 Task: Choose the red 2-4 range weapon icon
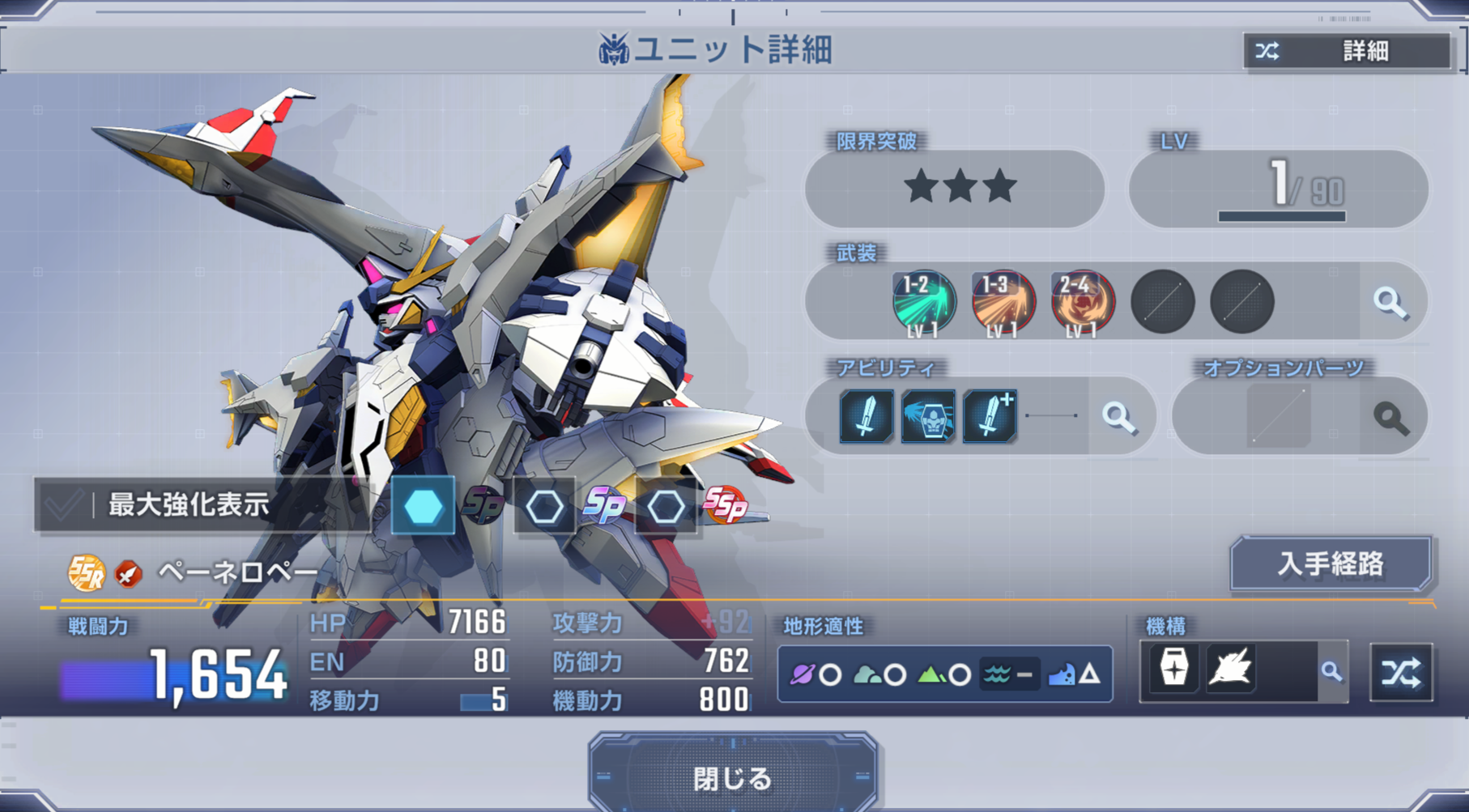coord(1083,303)
